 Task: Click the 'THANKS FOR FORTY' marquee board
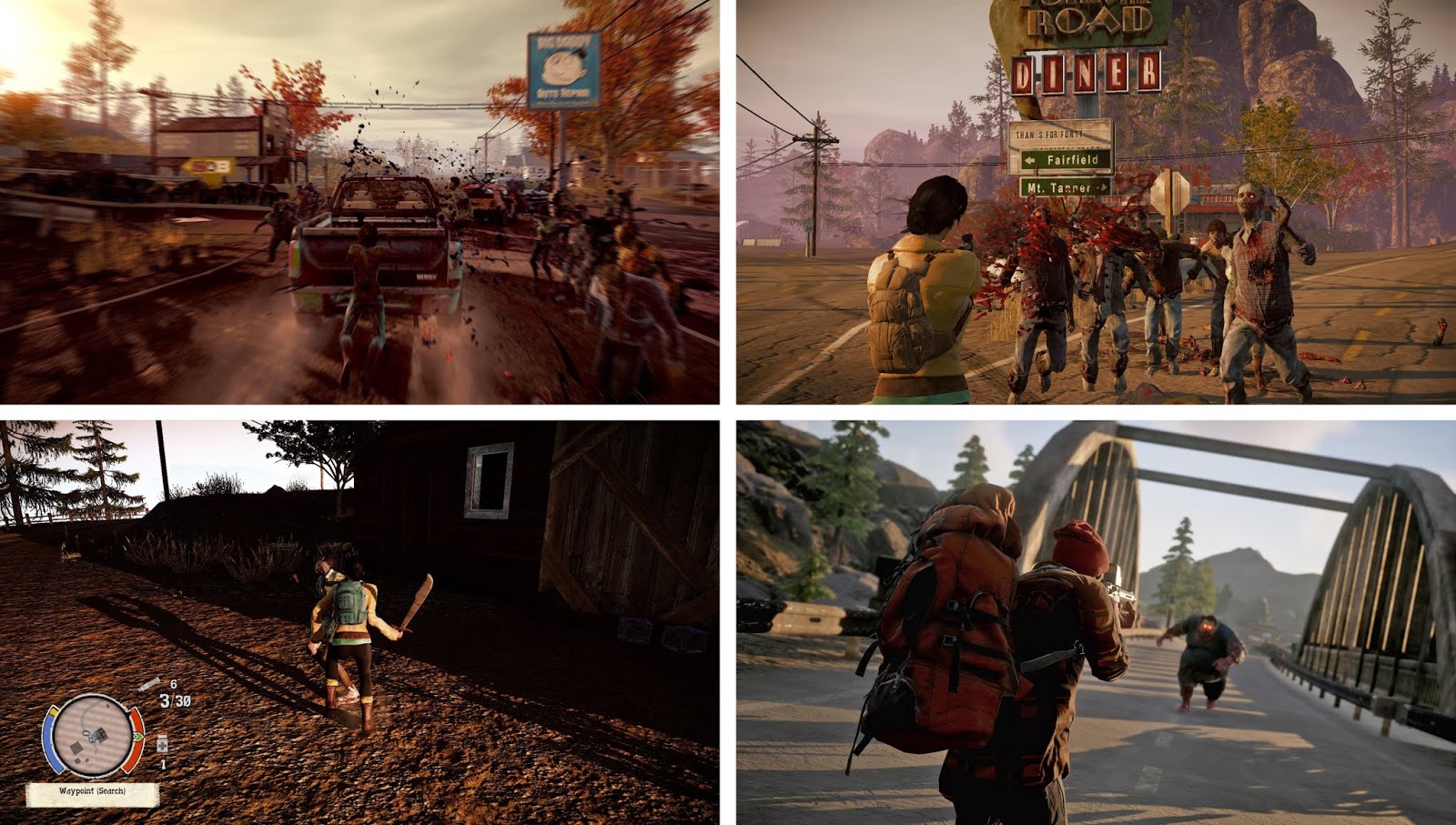click(1048, 134)
